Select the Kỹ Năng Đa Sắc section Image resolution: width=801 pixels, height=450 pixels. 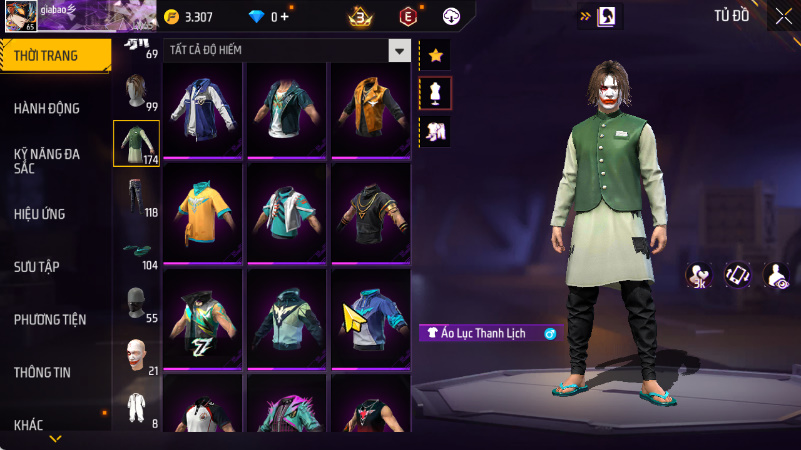[47, 161]
